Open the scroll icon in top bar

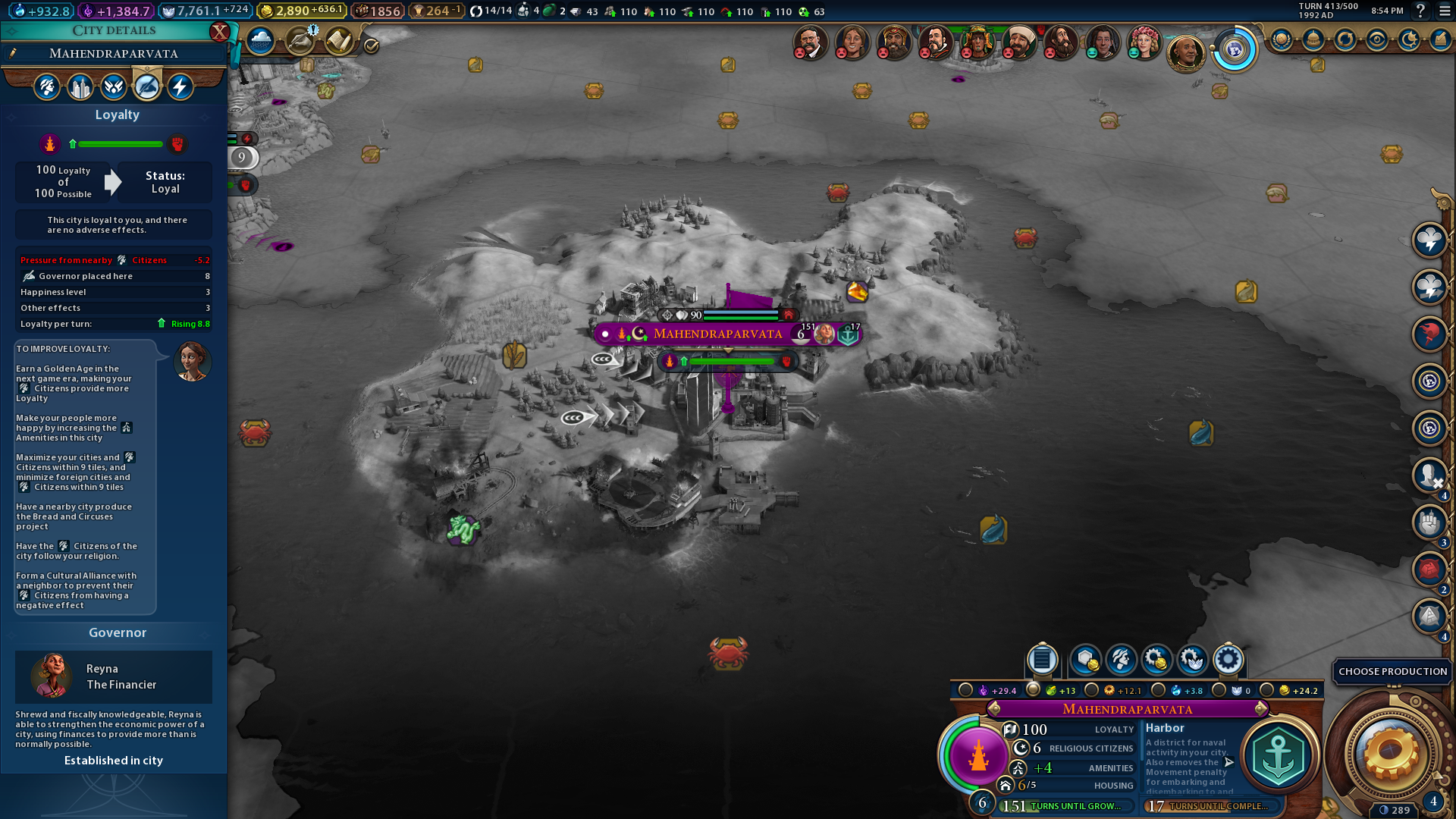point(339,41)
